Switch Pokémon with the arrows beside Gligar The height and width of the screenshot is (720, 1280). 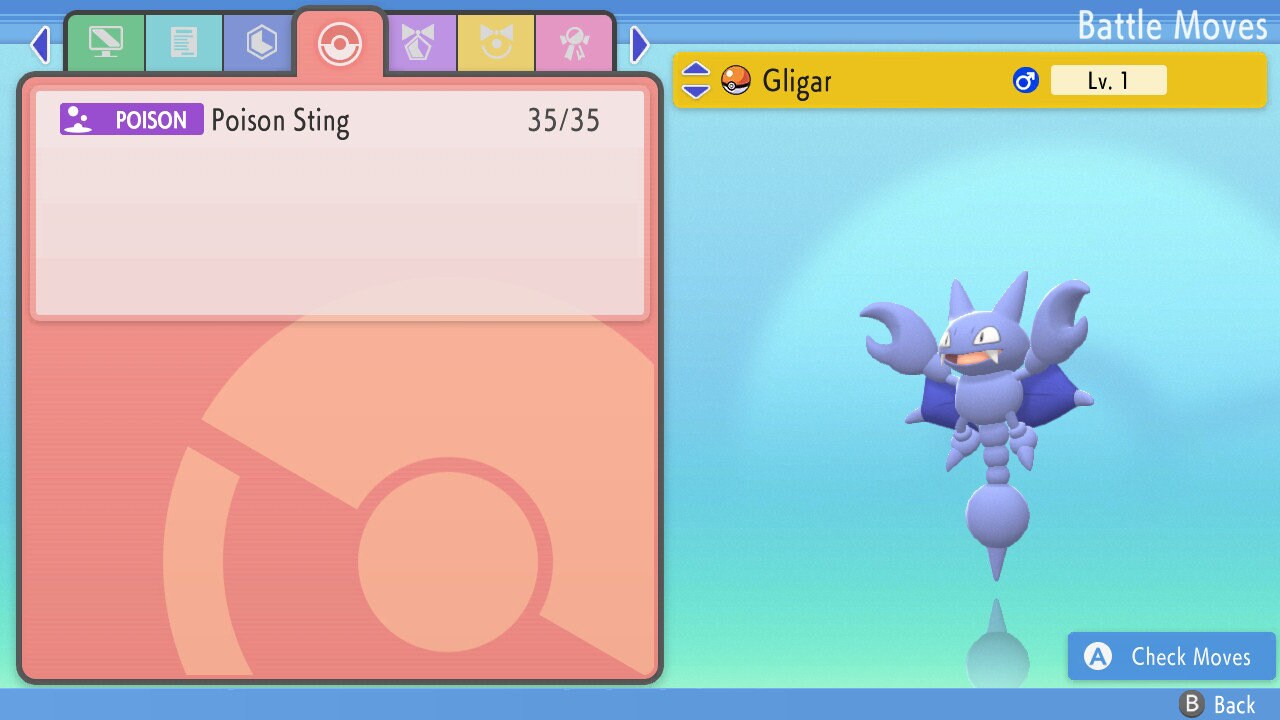click(x=695, y=80)
